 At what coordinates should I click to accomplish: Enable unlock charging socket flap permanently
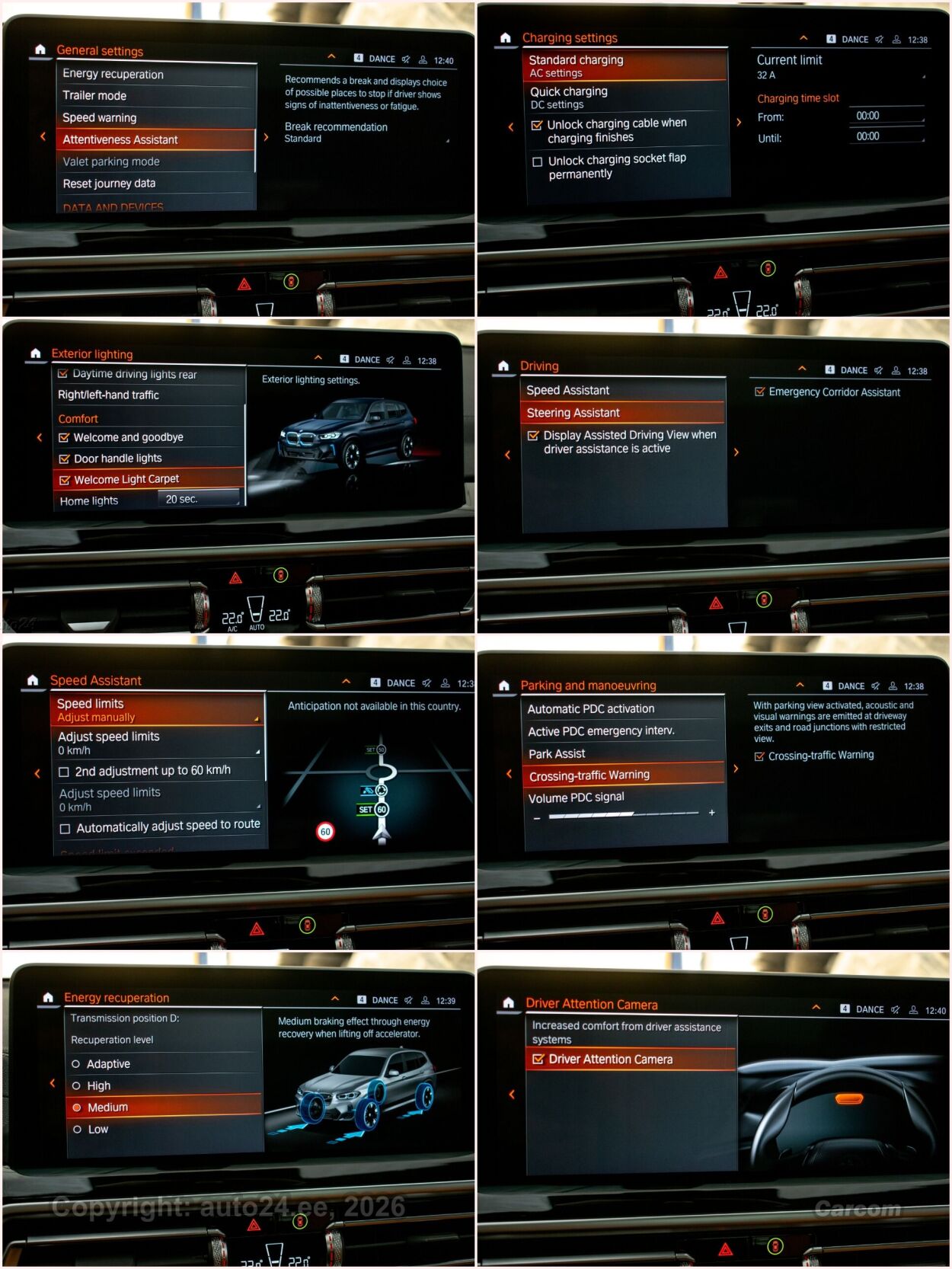538,162
